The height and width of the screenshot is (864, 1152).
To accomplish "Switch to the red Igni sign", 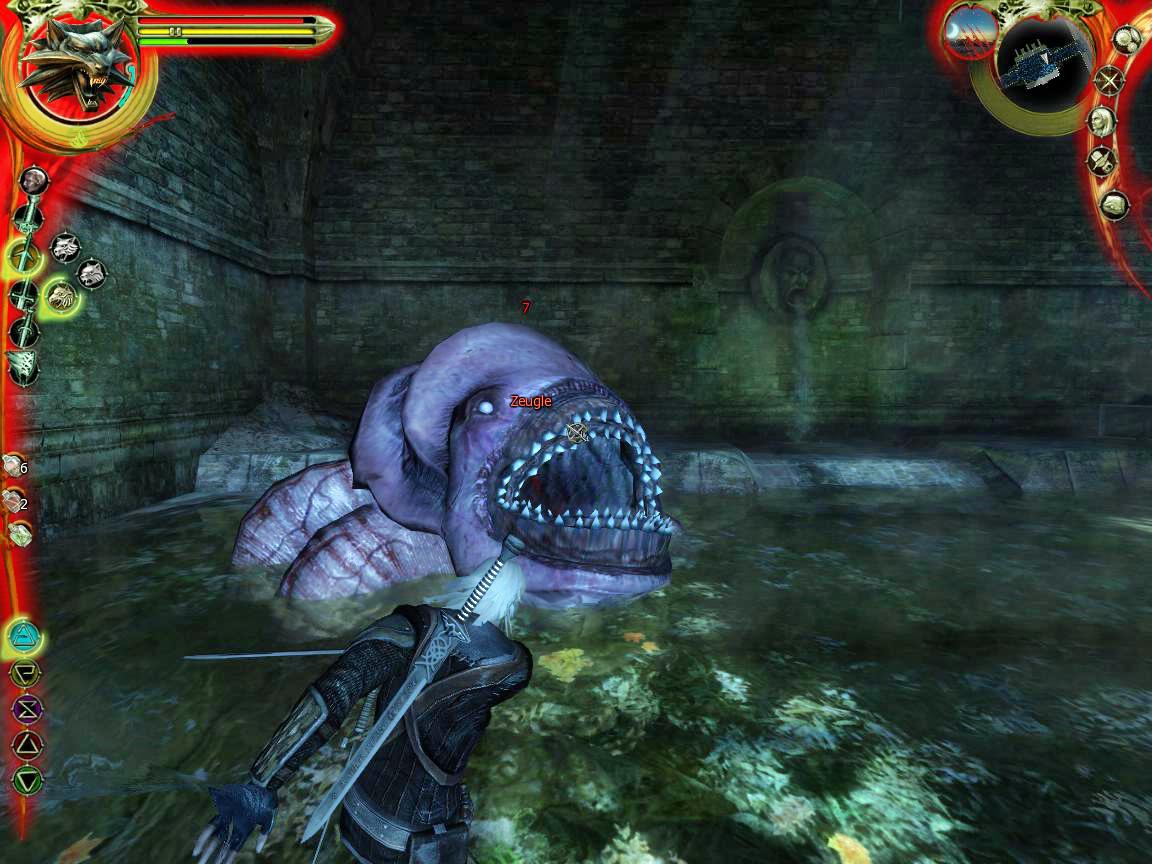I will pos(24,743).
